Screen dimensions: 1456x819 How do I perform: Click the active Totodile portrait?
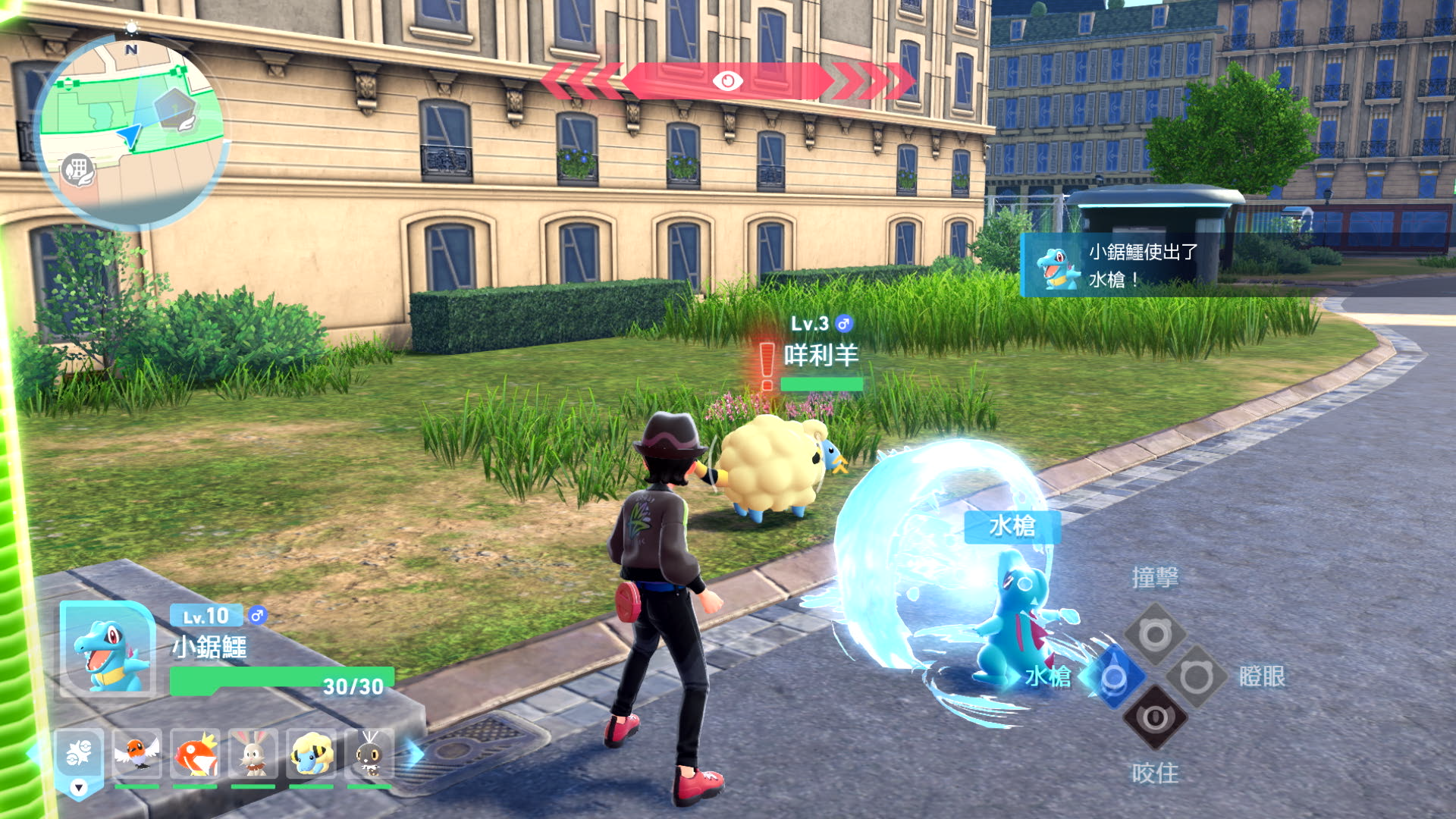(x=108, y=650)
